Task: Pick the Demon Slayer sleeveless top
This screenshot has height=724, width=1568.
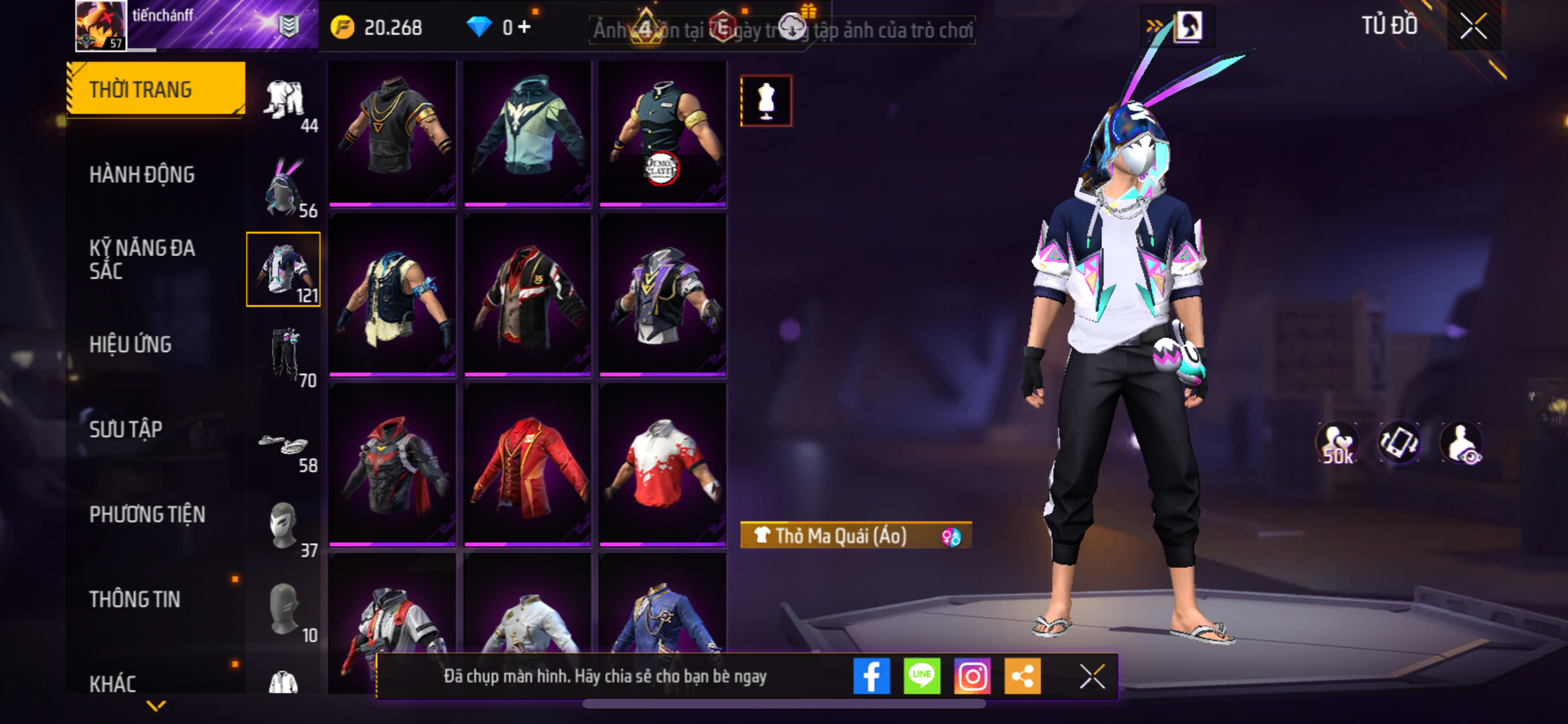Action: pyautogui.click(x=662, y=133)
